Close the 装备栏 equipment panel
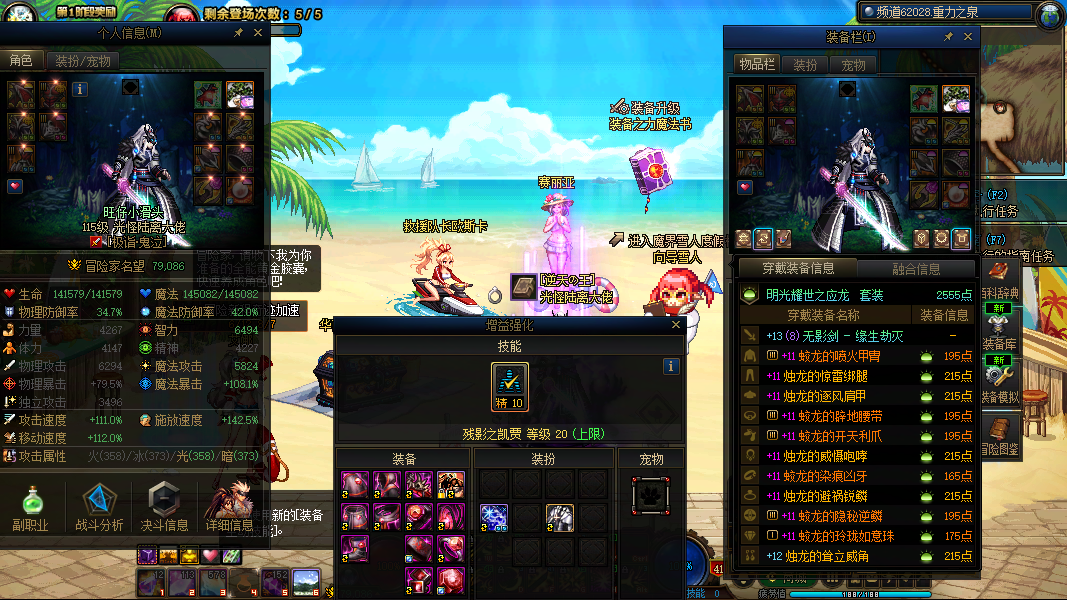This screenshot has width=1067, height=600. 967,36
